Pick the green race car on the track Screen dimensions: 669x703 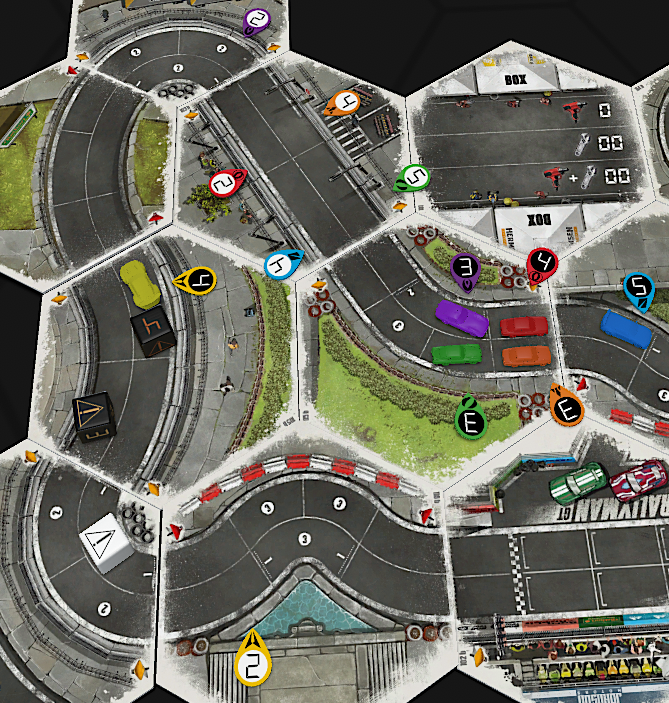(x=457, y=354)
